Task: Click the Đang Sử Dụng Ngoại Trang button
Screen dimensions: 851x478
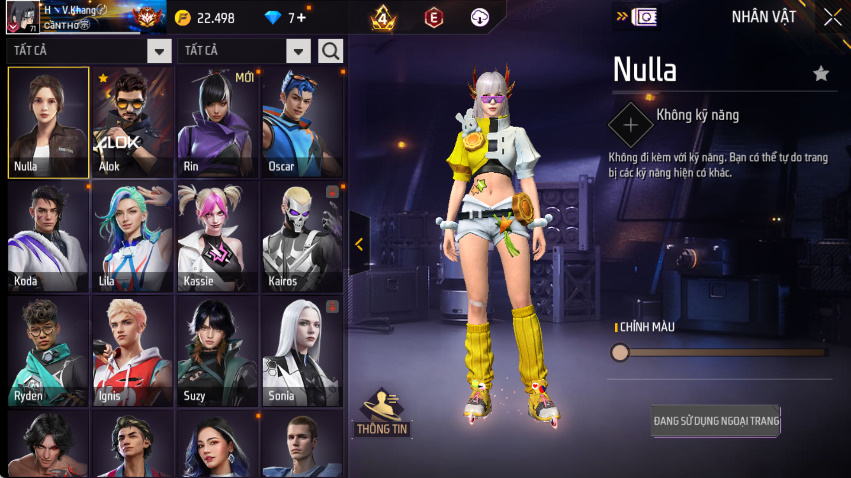Action: (x=715, y=420)
